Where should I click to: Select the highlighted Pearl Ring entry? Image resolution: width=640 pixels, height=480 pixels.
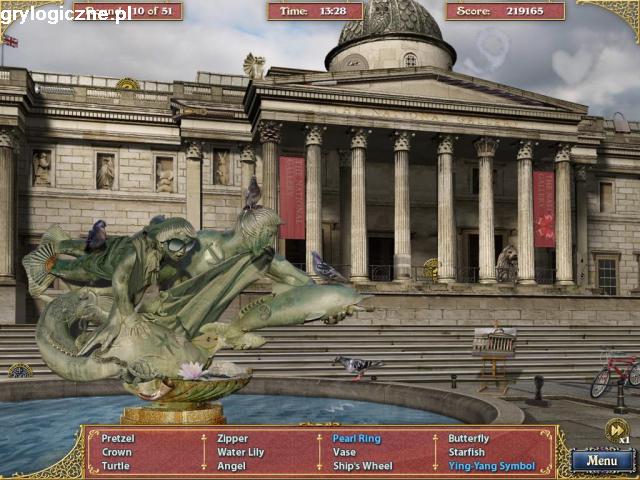[x=356, y=438]
